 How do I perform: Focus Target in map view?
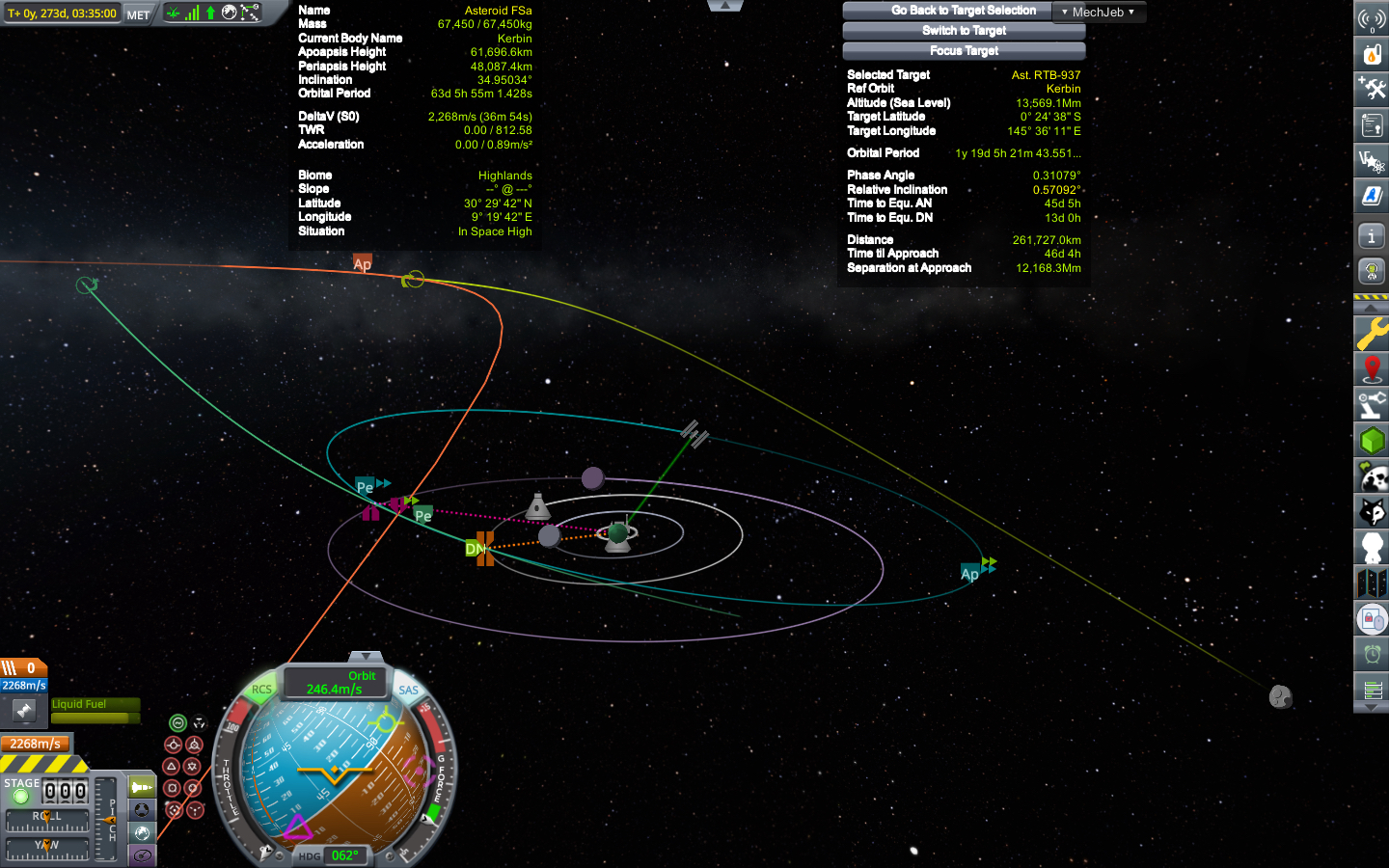pos(963,51)
